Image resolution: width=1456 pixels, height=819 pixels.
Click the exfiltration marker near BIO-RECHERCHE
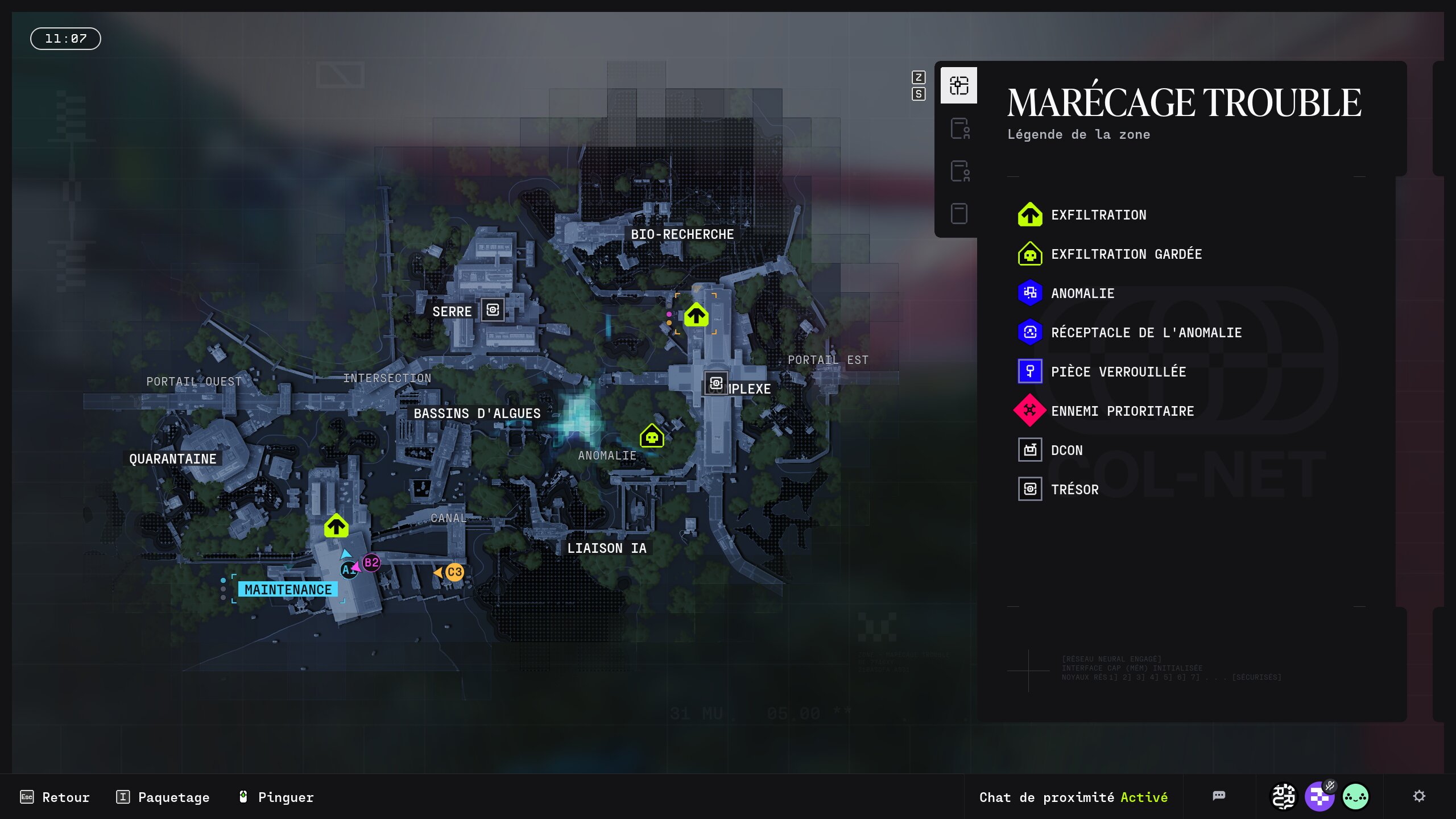pyautogui.click(x=697, y=315)
